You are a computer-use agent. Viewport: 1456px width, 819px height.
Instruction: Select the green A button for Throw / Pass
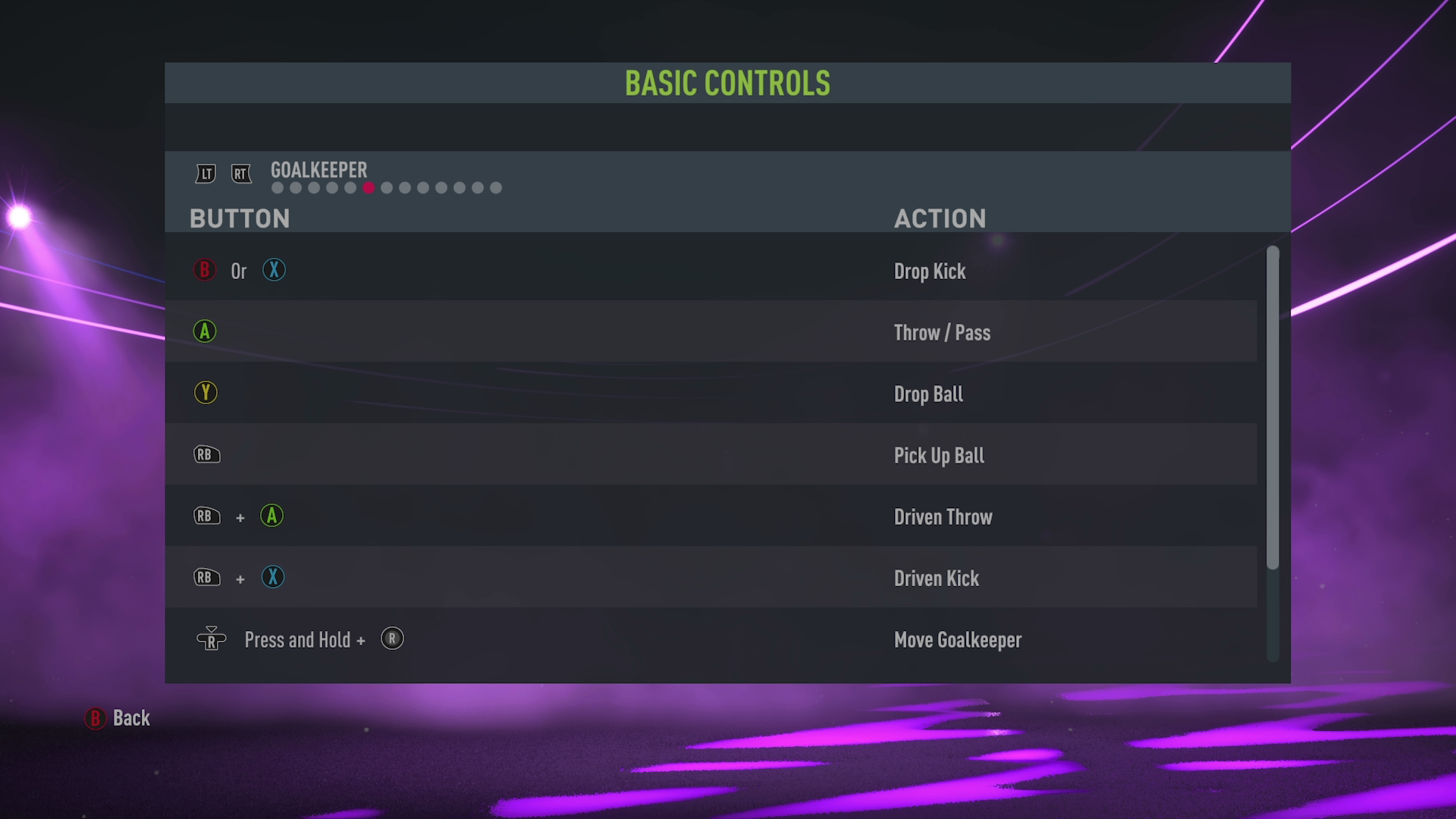tap(204, 331)
